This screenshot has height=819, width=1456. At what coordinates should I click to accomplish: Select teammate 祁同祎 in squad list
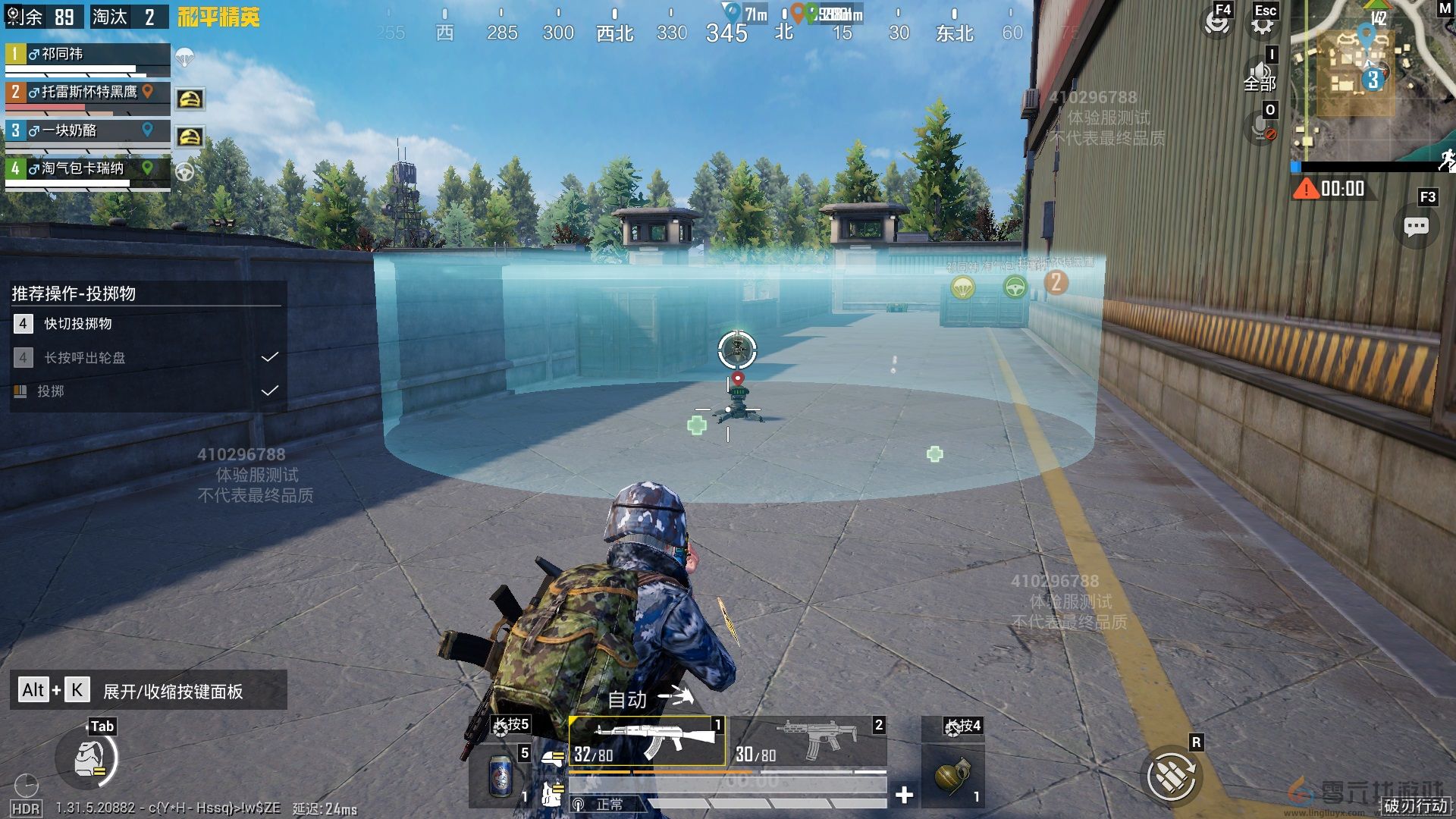point(87,55)
